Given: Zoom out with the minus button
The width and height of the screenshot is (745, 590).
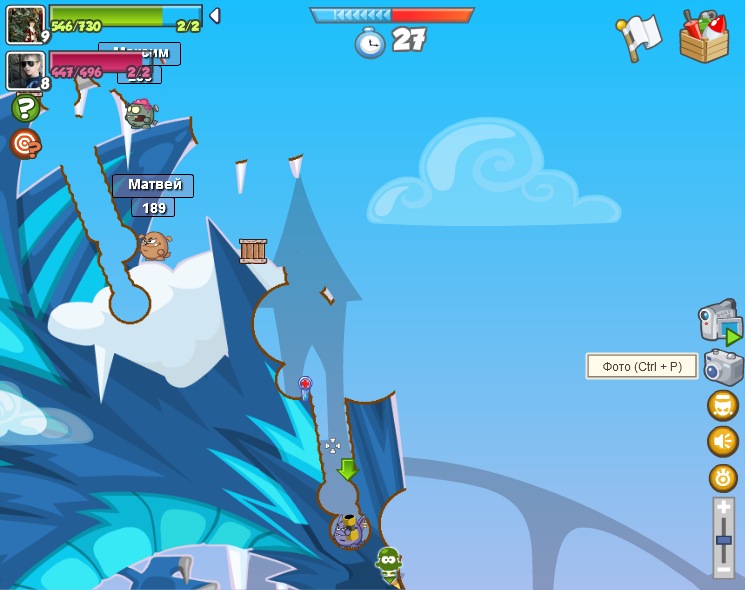Looking at the screenshot, I should pos(723,569).
